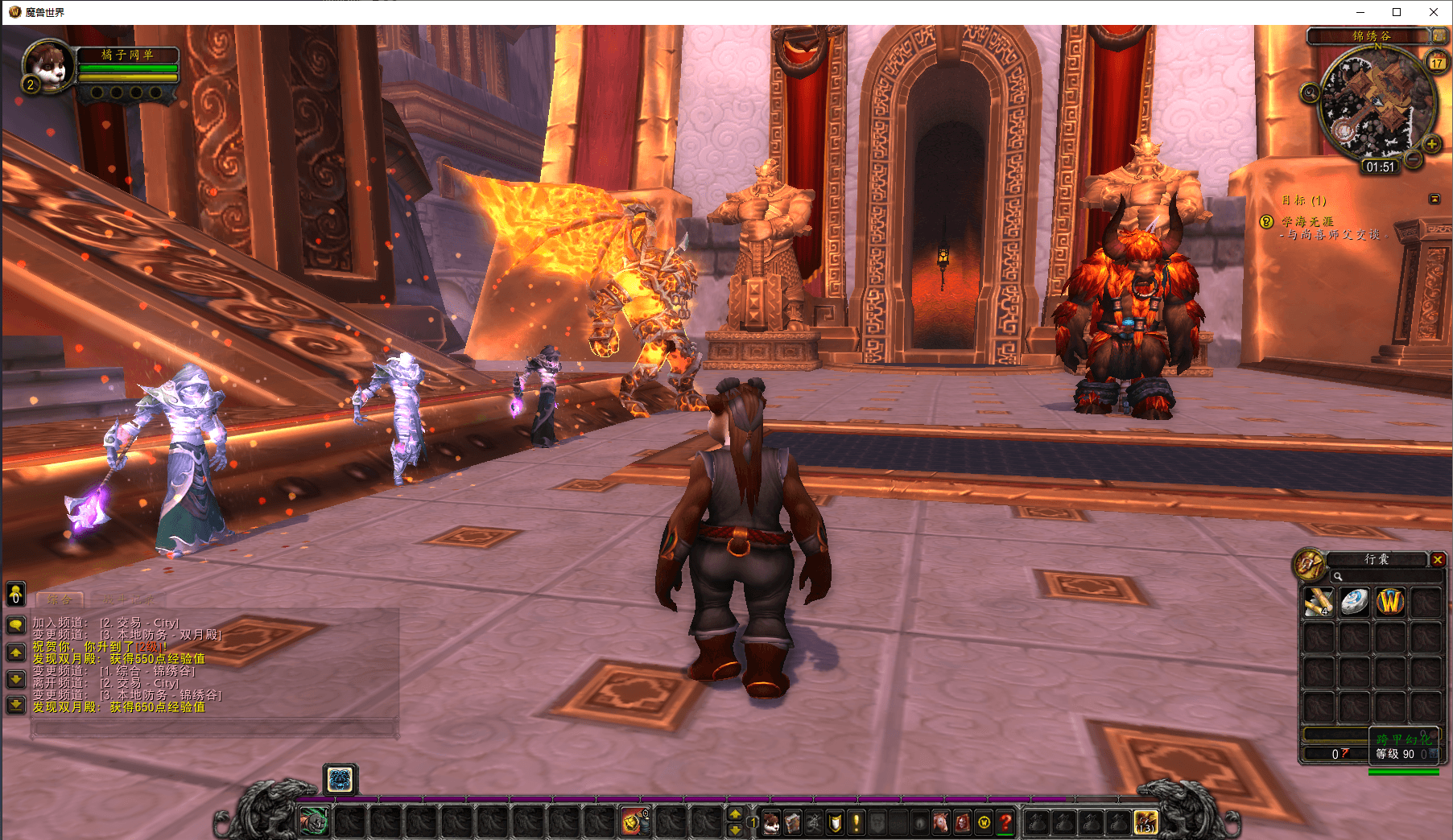The image size is (1453, 840).
Task: Open the character info panda micro button
Action: coord(772,823)
